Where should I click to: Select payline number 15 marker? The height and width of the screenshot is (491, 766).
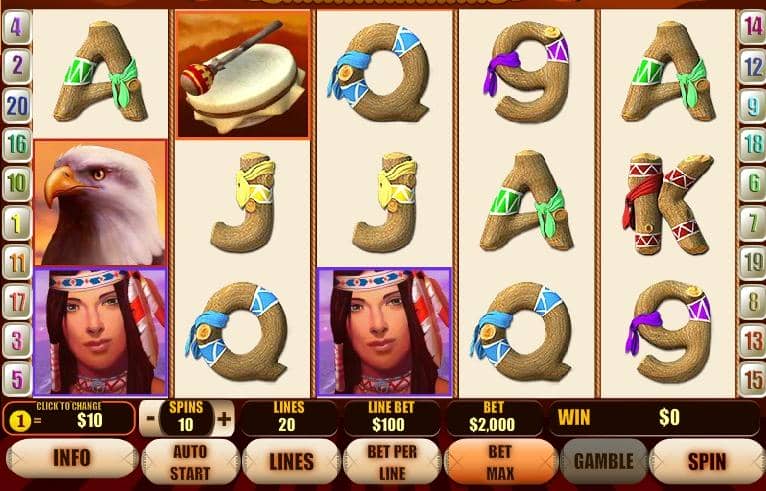pos(752,379)
